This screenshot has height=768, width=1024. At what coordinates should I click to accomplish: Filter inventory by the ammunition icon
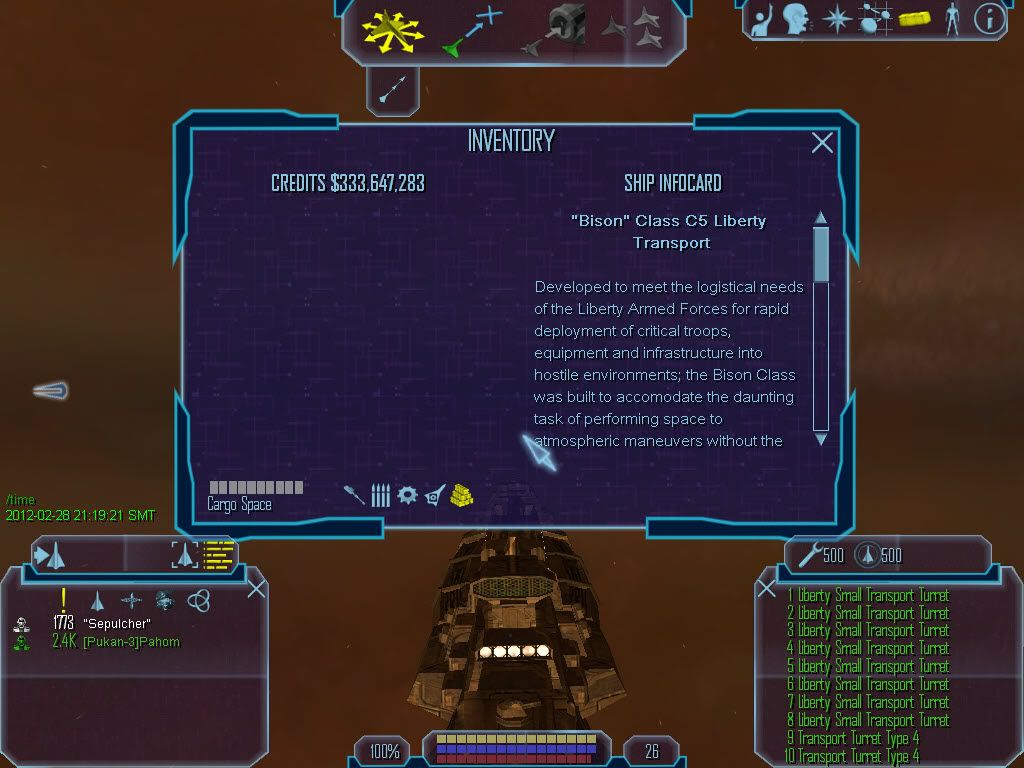tap(380, 494)
